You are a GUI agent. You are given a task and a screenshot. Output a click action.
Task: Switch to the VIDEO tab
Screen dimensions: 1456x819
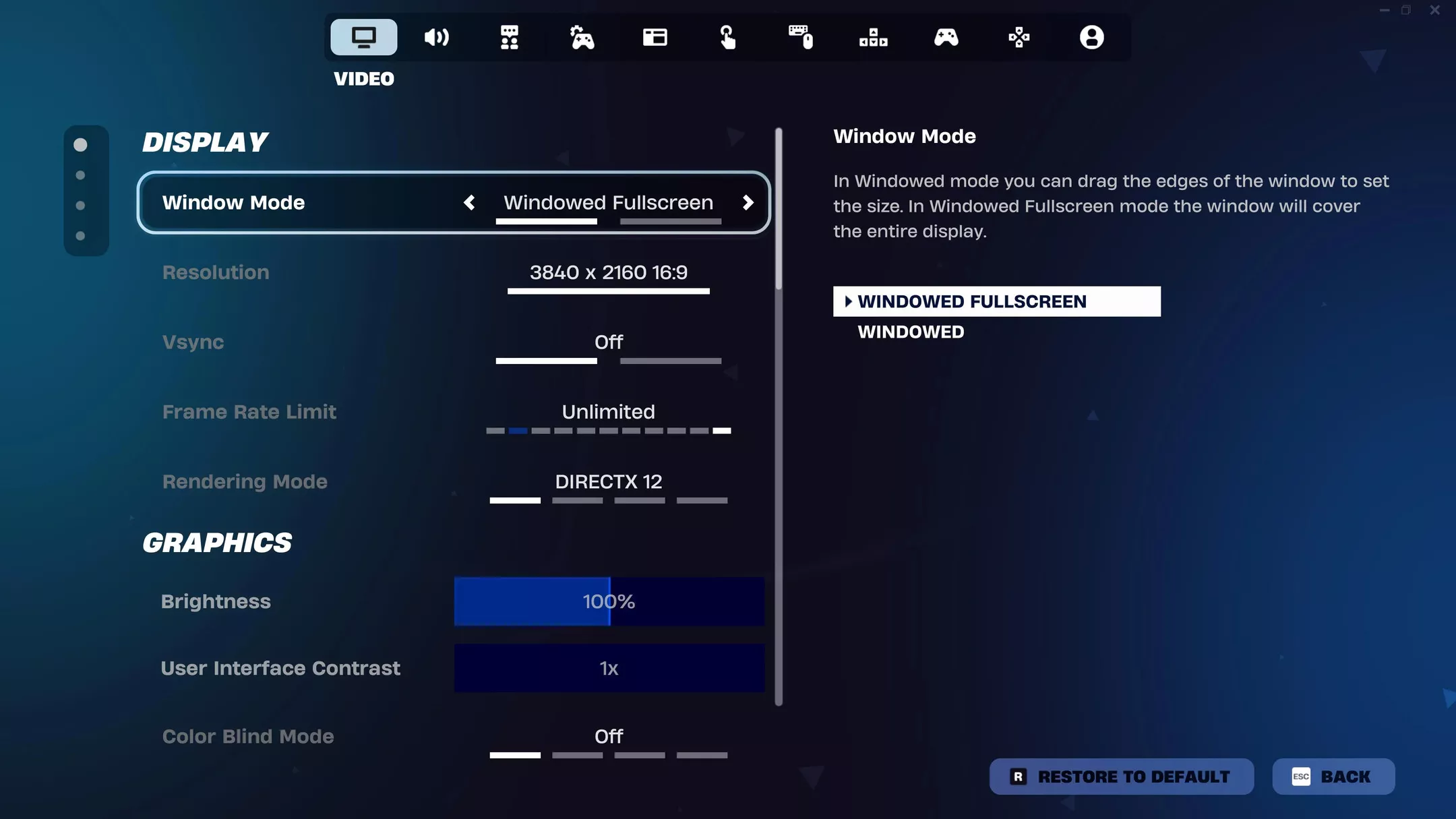click(363, 38)
